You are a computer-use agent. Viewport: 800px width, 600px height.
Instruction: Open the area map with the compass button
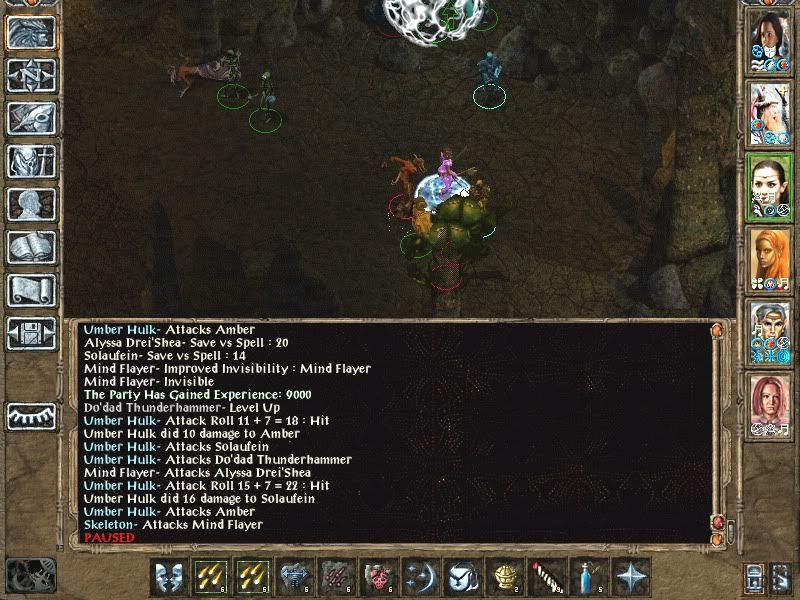click(31, 75)
